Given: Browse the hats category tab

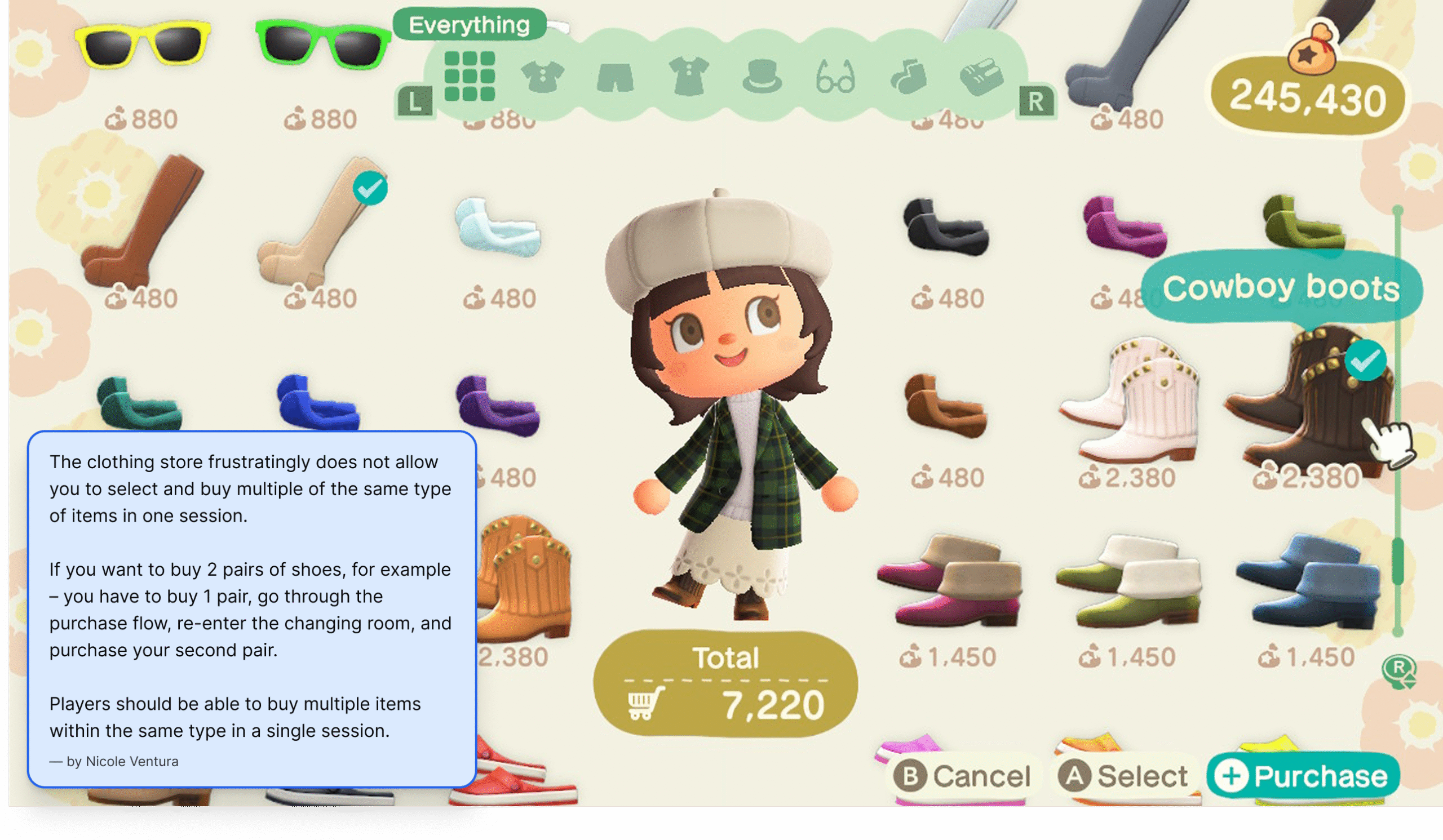Looking at the screenshot, I should tap(762, 77).
